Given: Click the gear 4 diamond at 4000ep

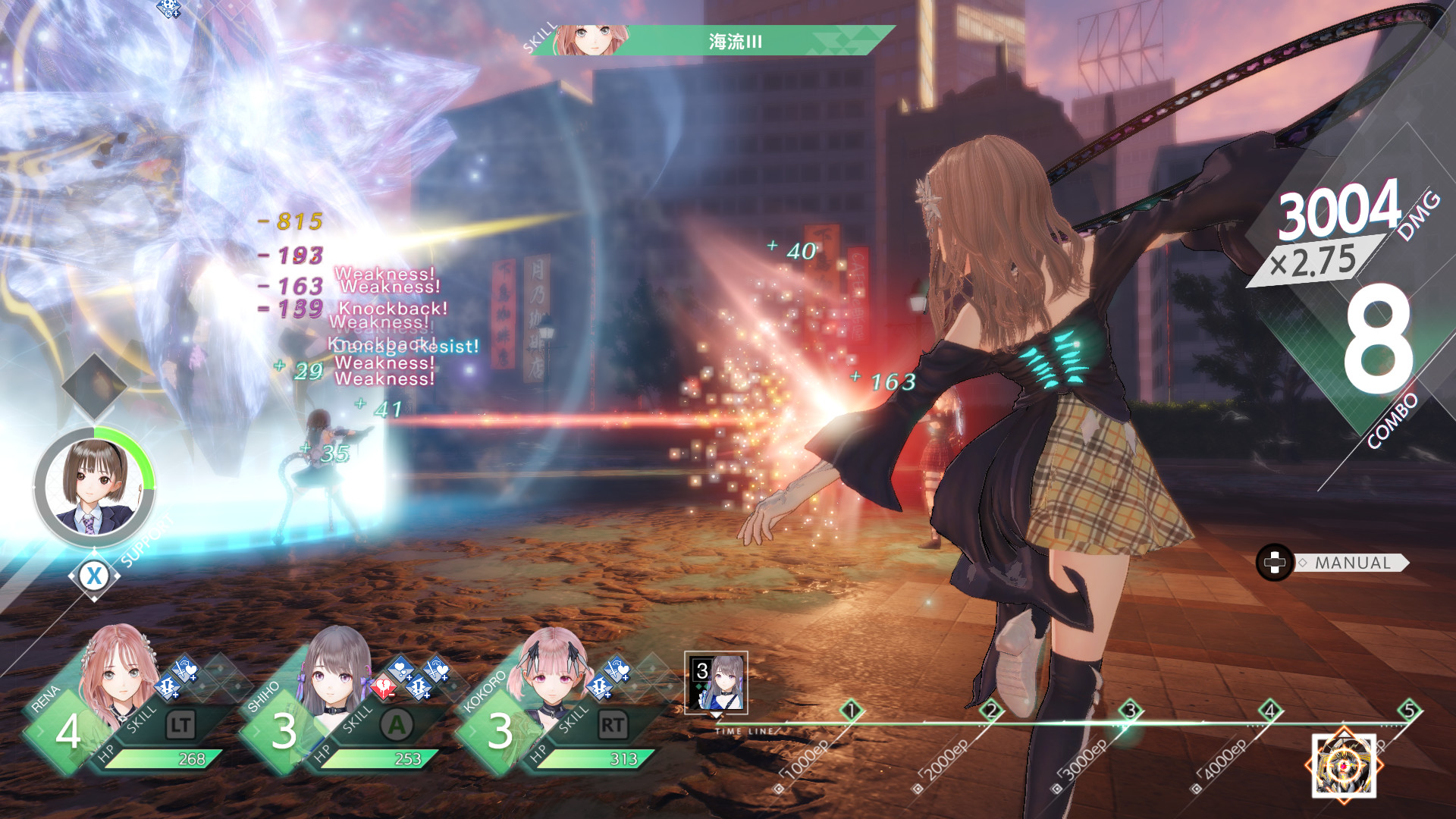Looking at the screenshot, I should 1269,711.
